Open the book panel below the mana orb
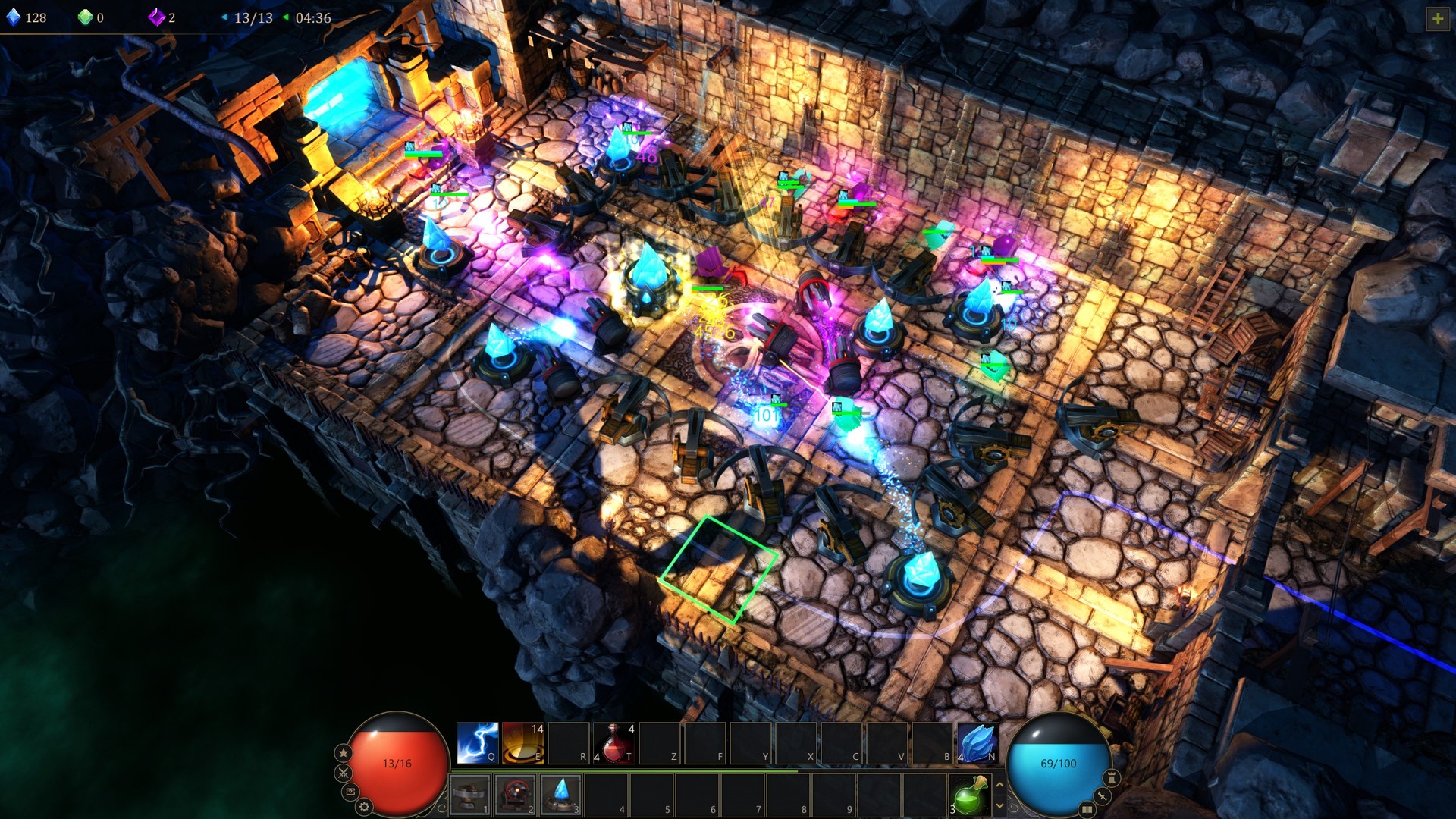Viewport: 1456px width, 819px height. coord(1087,810)
